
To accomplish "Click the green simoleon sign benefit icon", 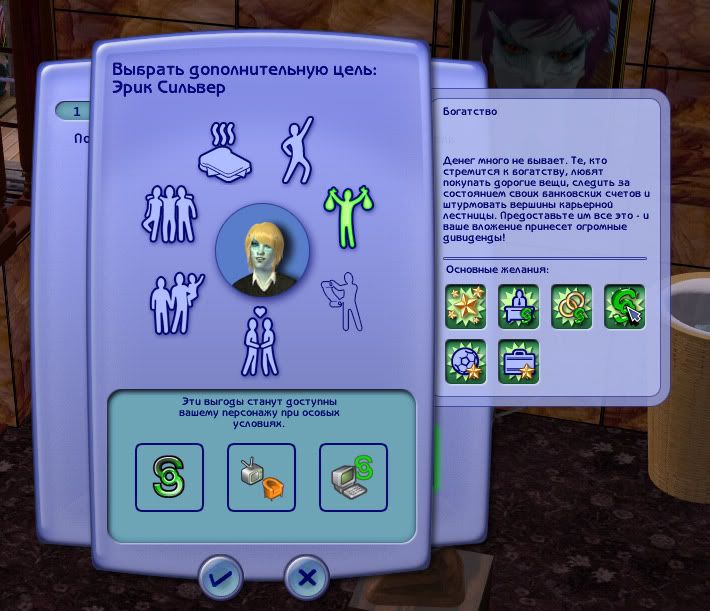I will coord(169,477).
